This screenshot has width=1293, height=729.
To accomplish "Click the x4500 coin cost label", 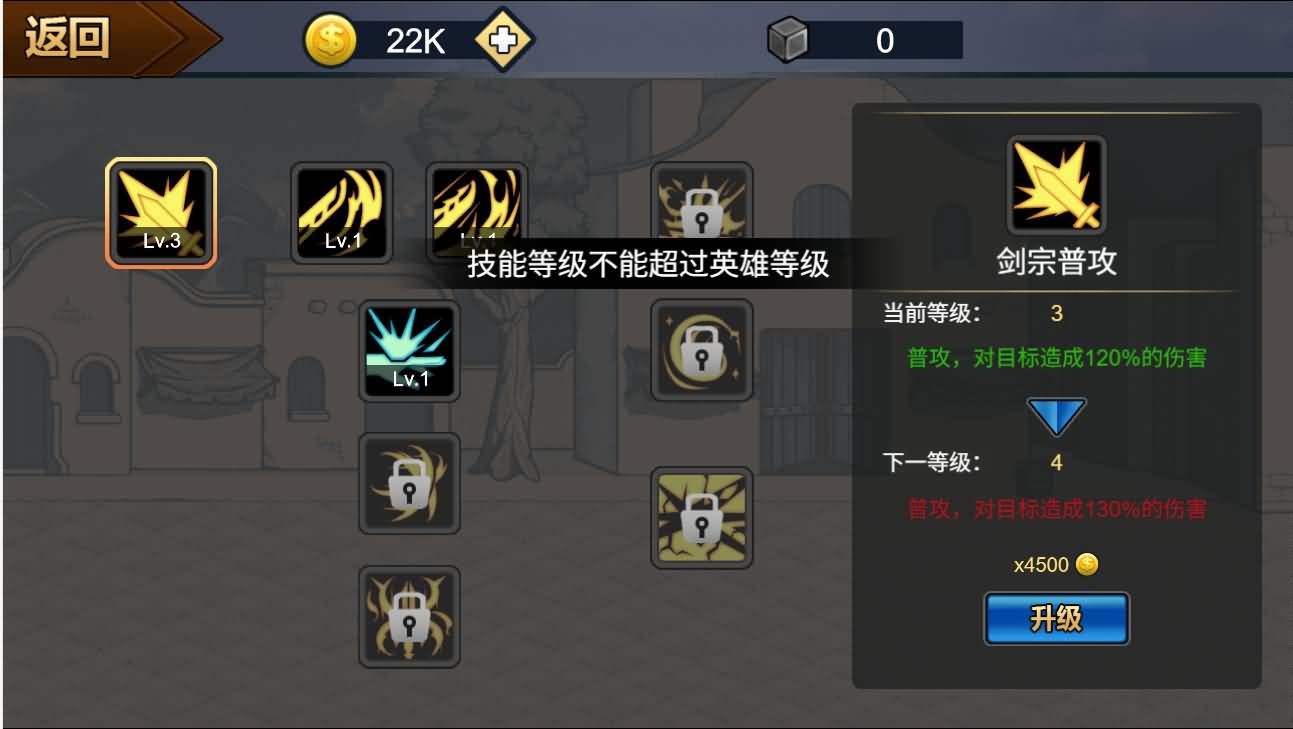I will click(x=1055, y=563).
